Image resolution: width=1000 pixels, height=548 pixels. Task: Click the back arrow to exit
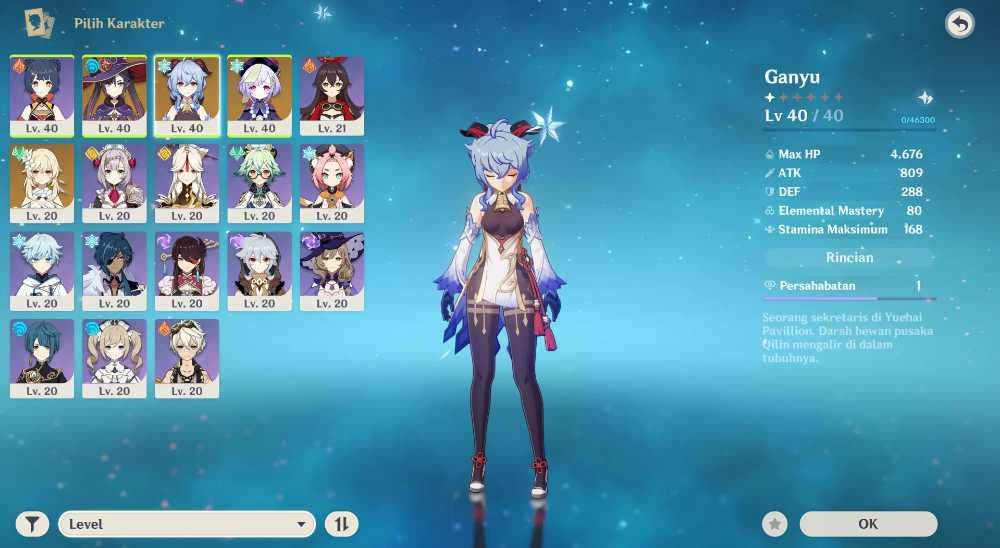[960, 24]
